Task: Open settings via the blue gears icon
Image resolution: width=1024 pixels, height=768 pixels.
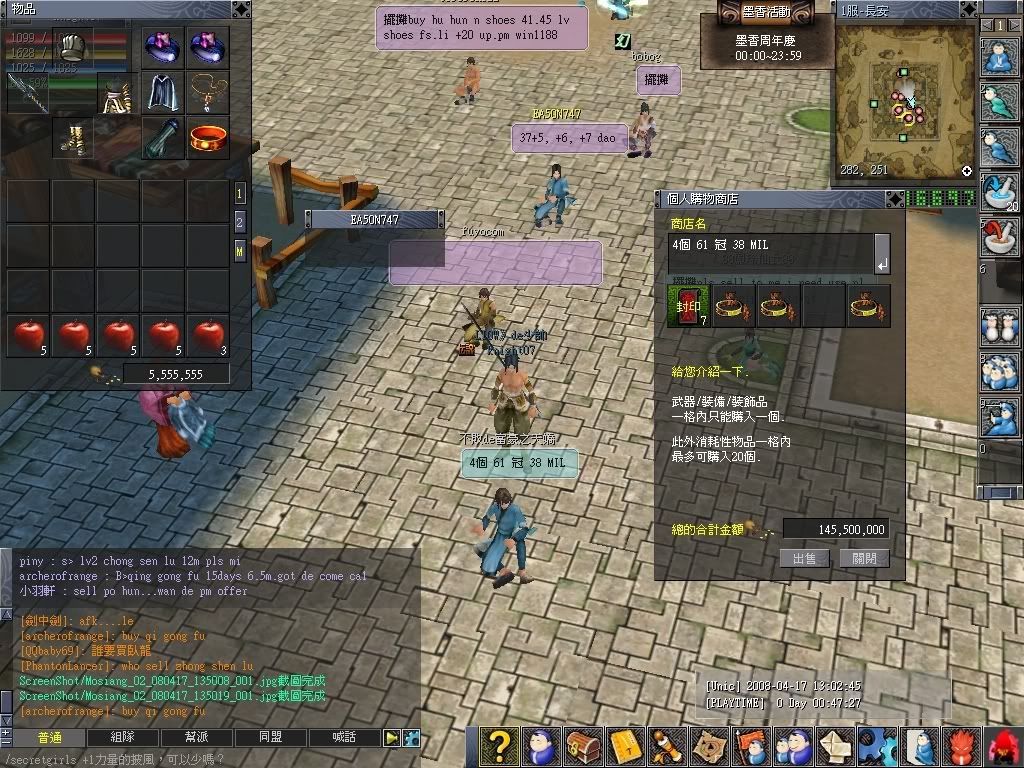Action: click(878, 747)
